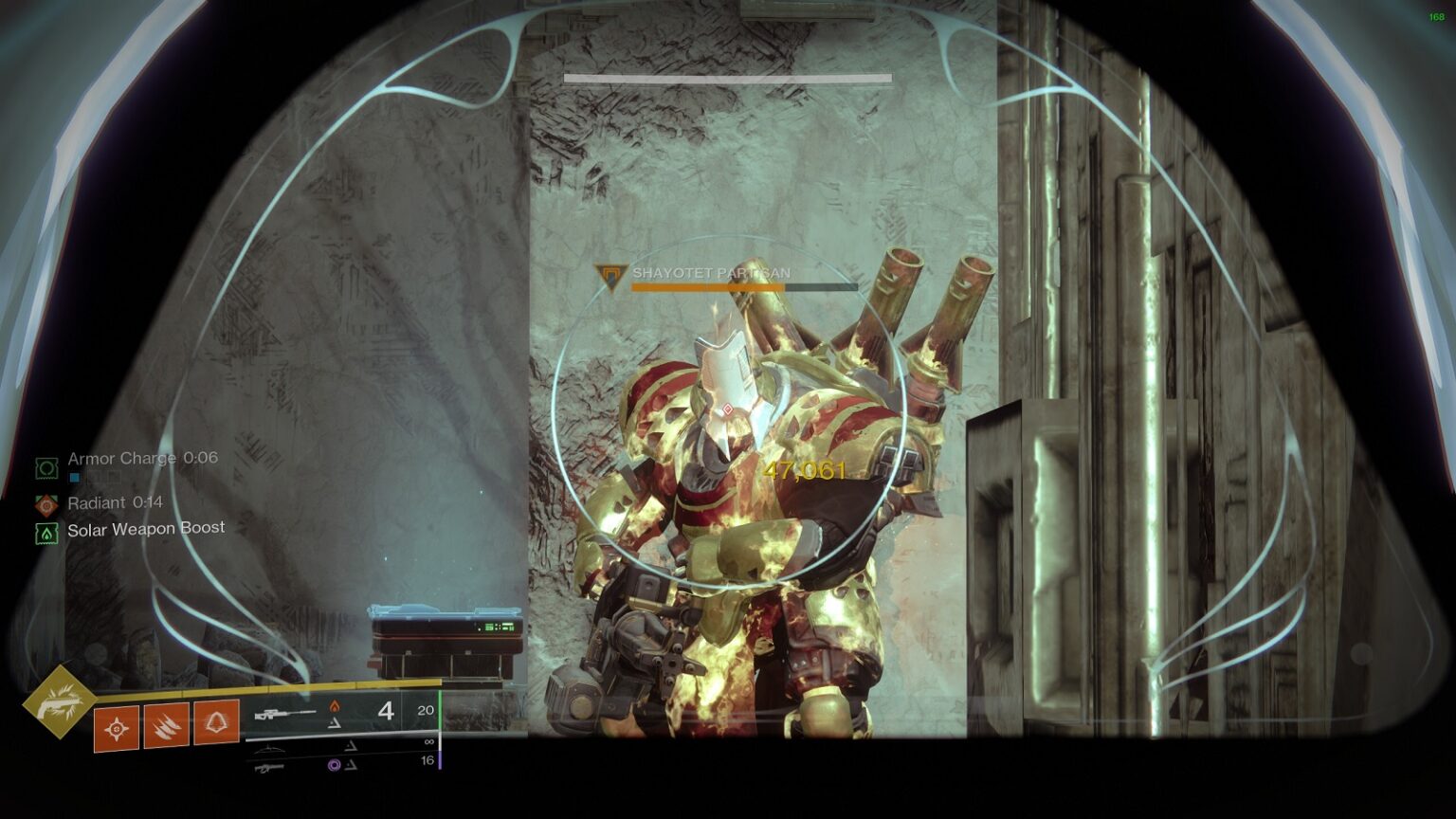Click the Solar Weapon Boost buff icon
The image size is (1456, 819).
[x=46, y=533]
